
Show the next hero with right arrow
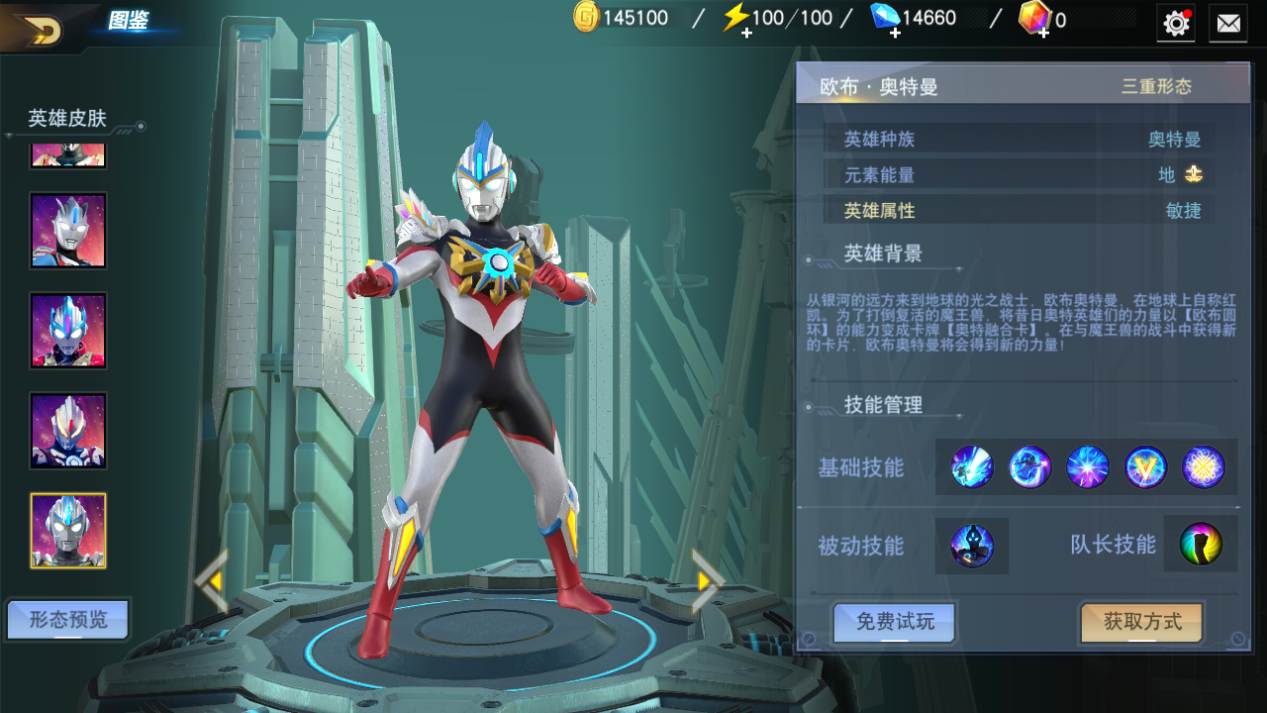coord(707,579)
